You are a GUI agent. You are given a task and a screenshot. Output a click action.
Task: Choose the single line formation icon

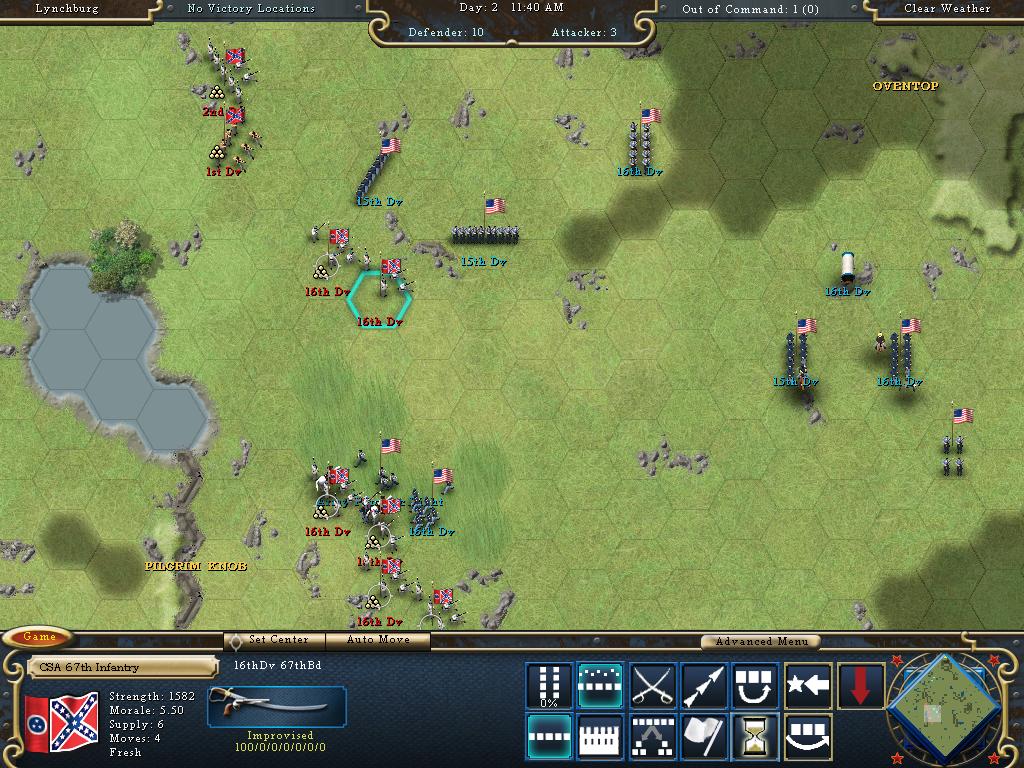tap(549, 737)
